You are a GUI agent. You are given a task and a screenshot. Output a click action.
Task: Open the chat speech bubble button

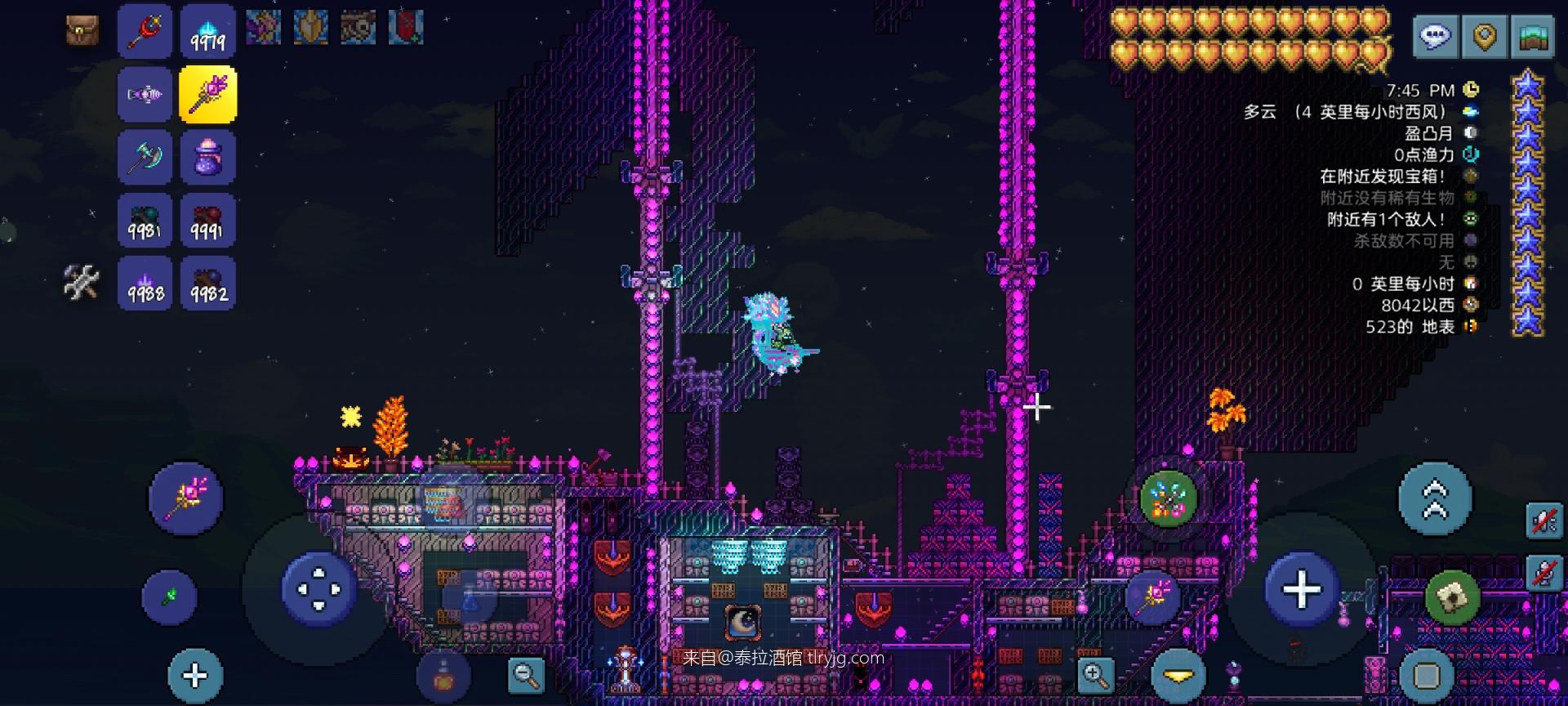click(x=1435, y=37)
